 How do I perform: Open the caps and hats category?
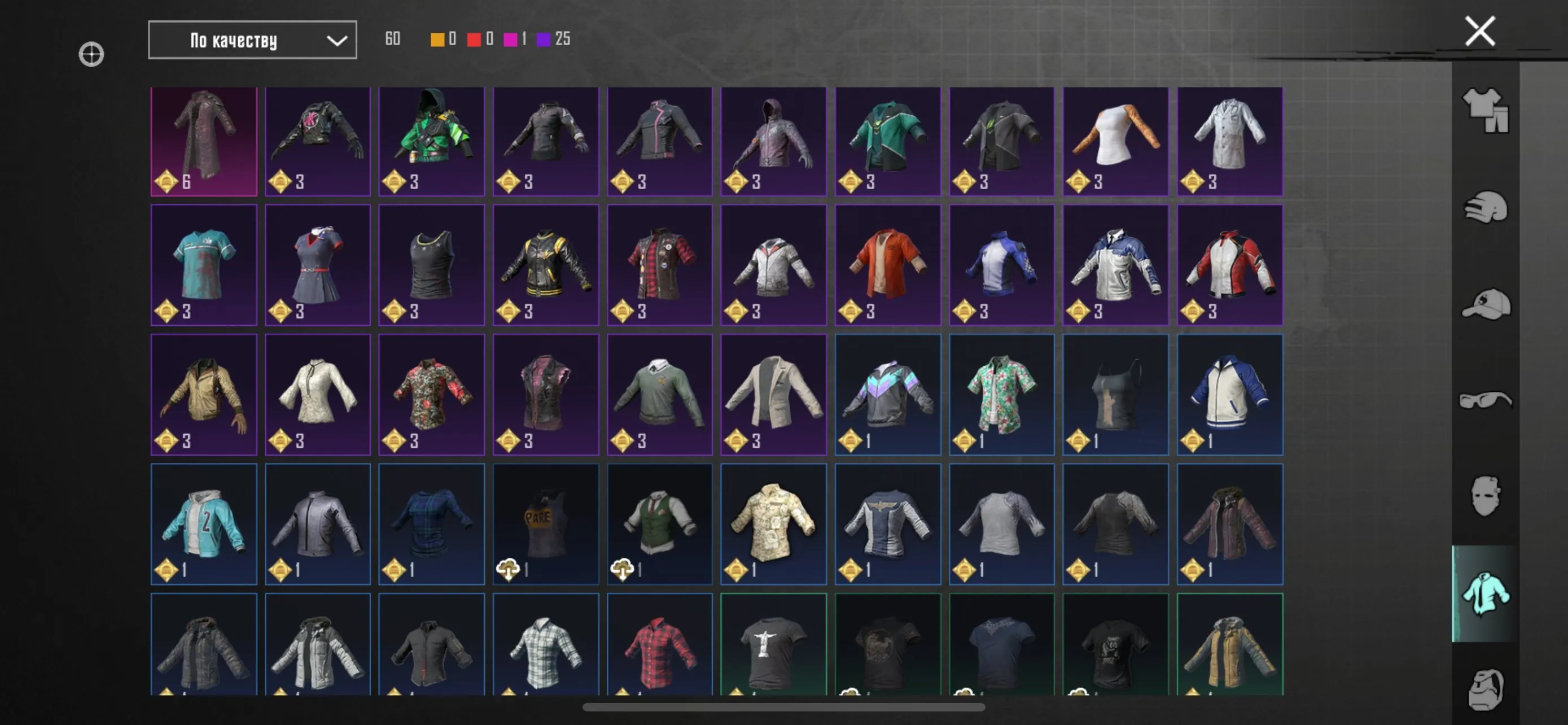click(x=1485, y=304)
